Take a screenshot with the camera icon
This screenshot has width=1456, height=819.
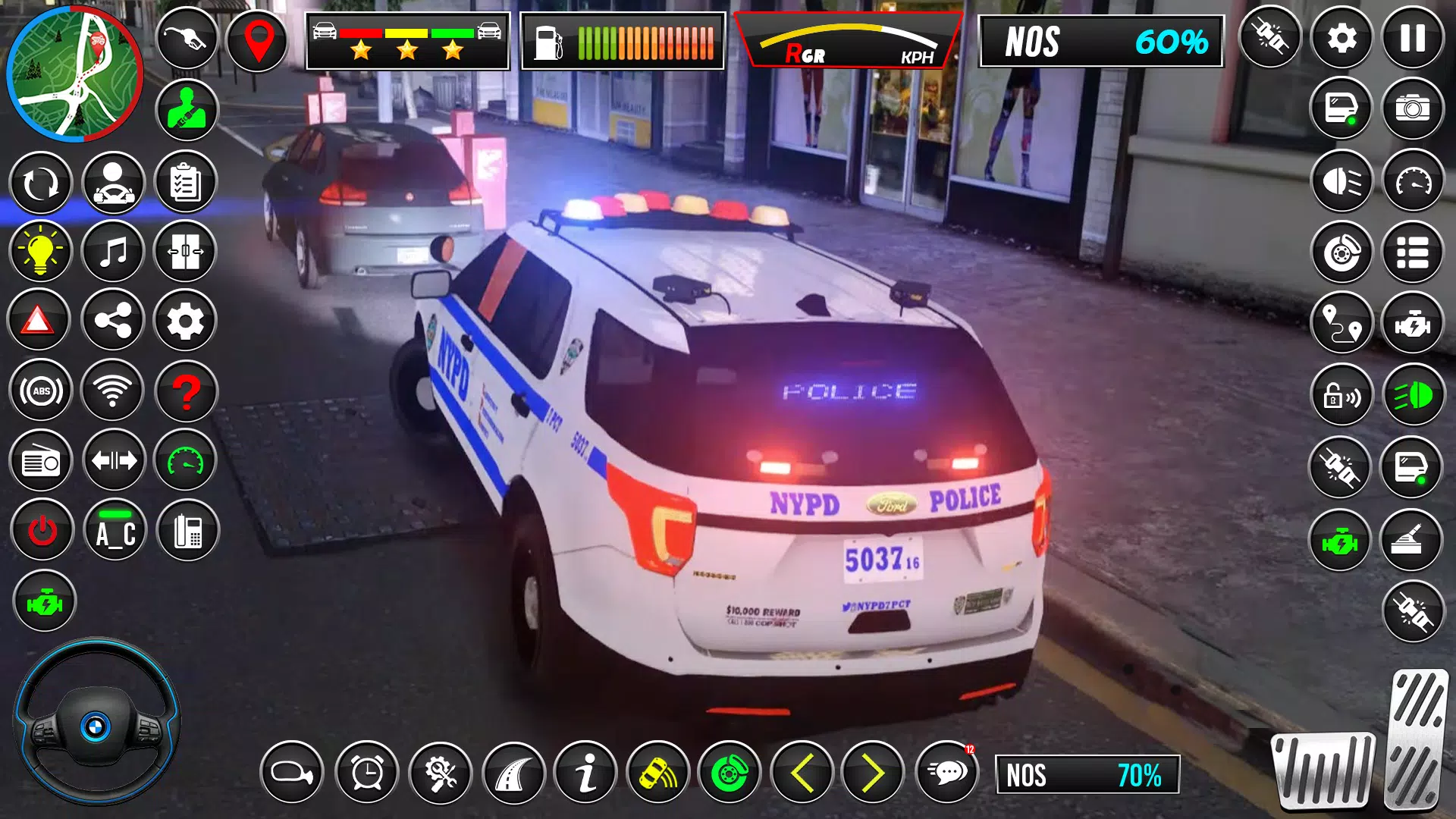click(1412, 108)
